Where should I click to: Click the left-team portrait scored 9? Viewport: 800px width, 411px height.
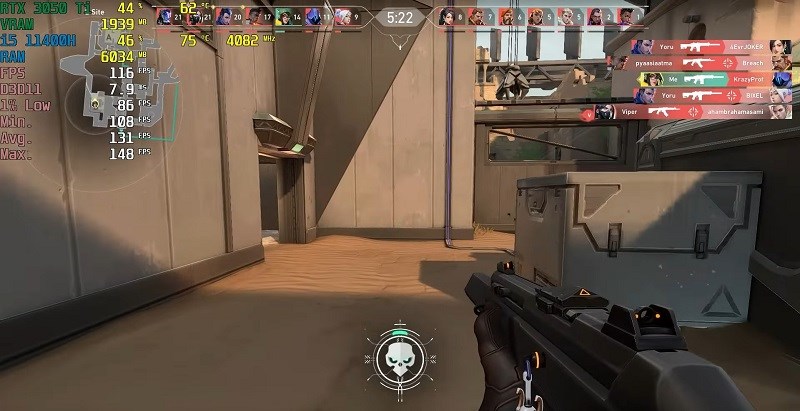tap(344, 16)
